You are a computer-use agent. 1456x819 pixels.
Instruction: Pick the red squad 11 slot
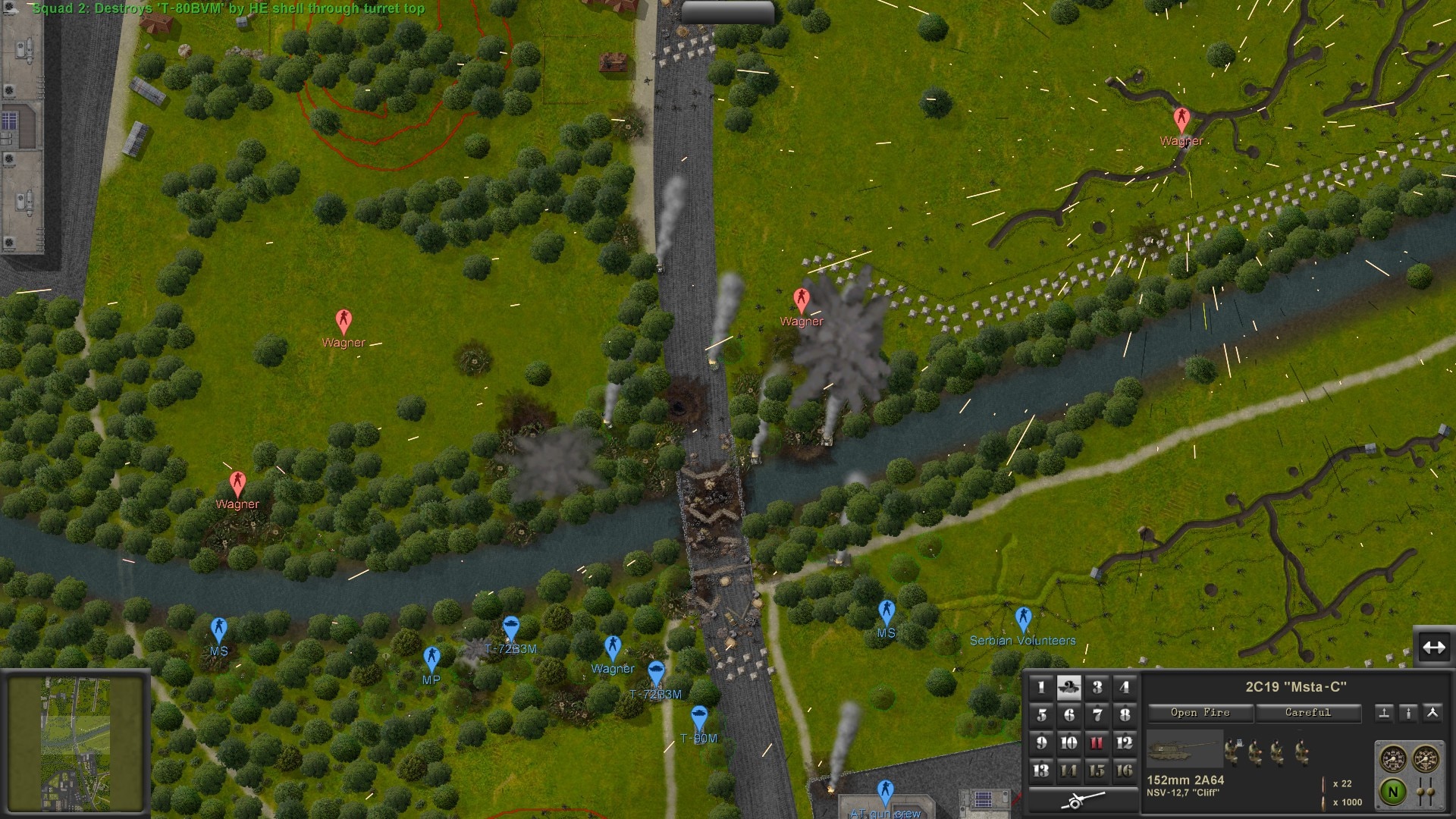tap(1097, 743)
